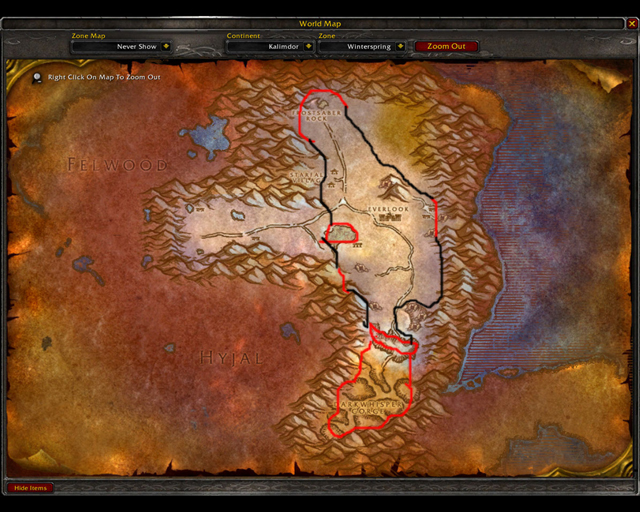Open the Continent dropdown set to Kalimdor
640x512 pixels.
click(x=308, y=46)
